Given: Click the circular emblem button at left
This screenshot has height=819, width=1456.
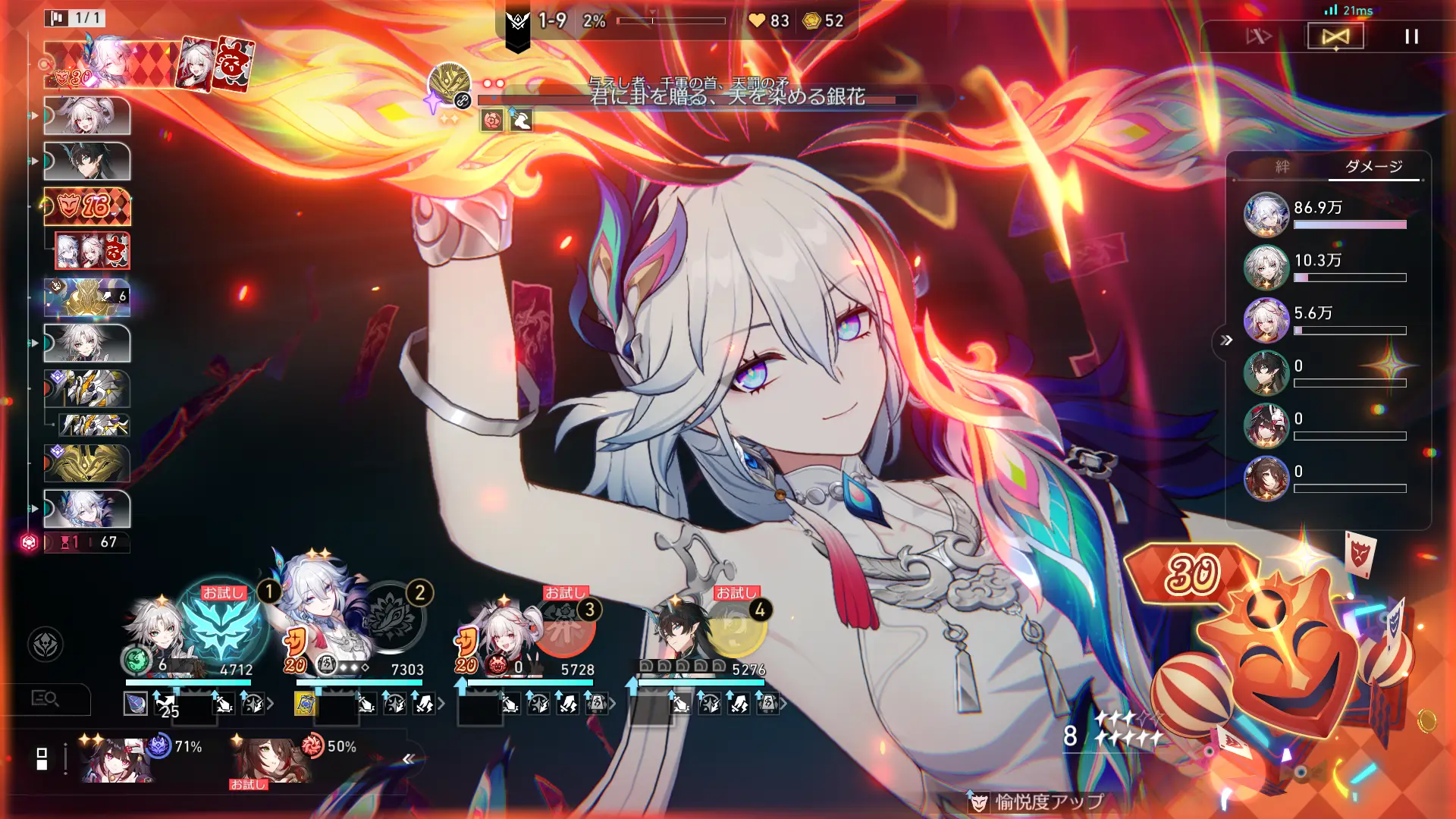Looking at the screenshot, I should pyautogui.click(x=45, y=645).
